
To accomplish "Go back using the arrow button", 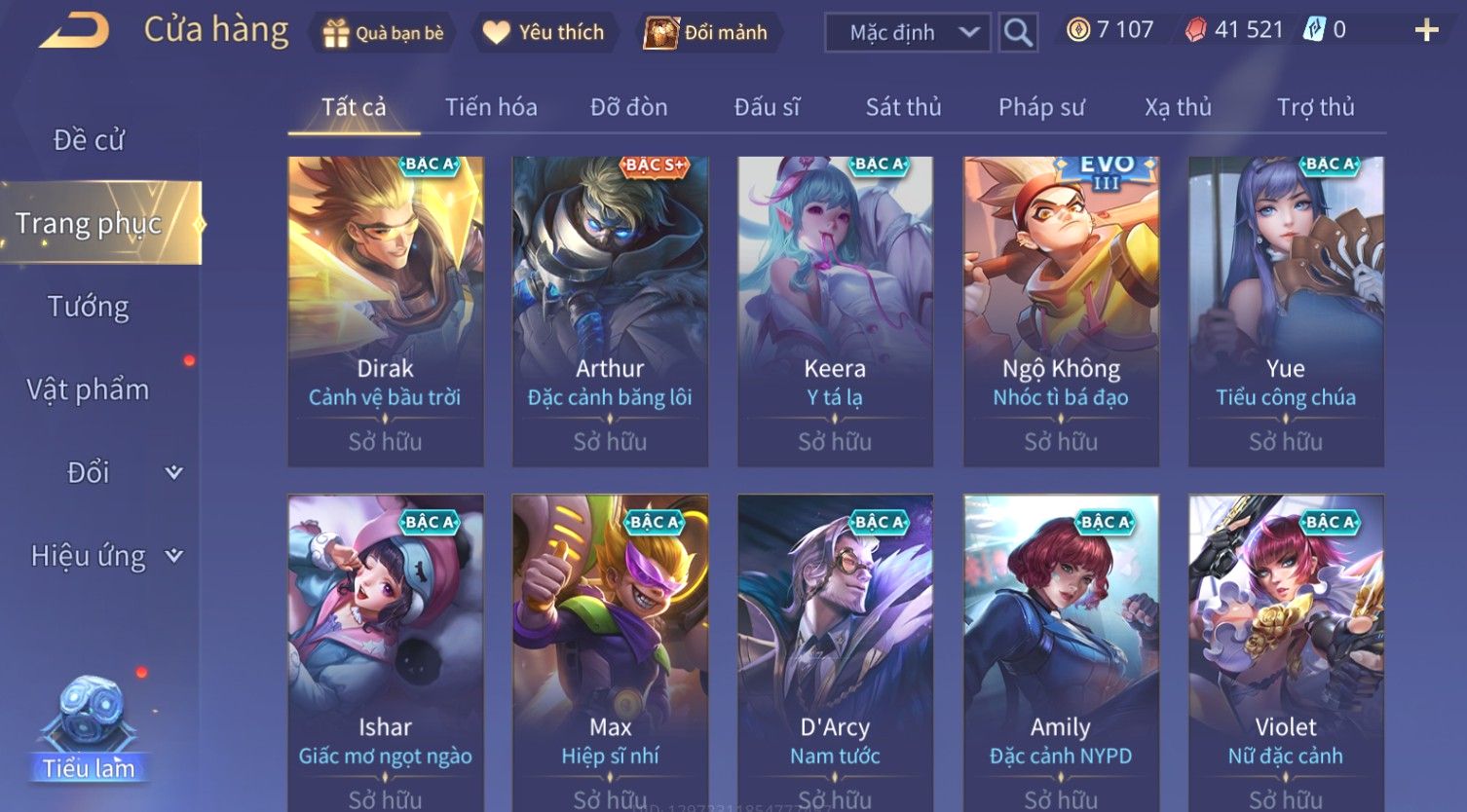I will pos(74,31).
